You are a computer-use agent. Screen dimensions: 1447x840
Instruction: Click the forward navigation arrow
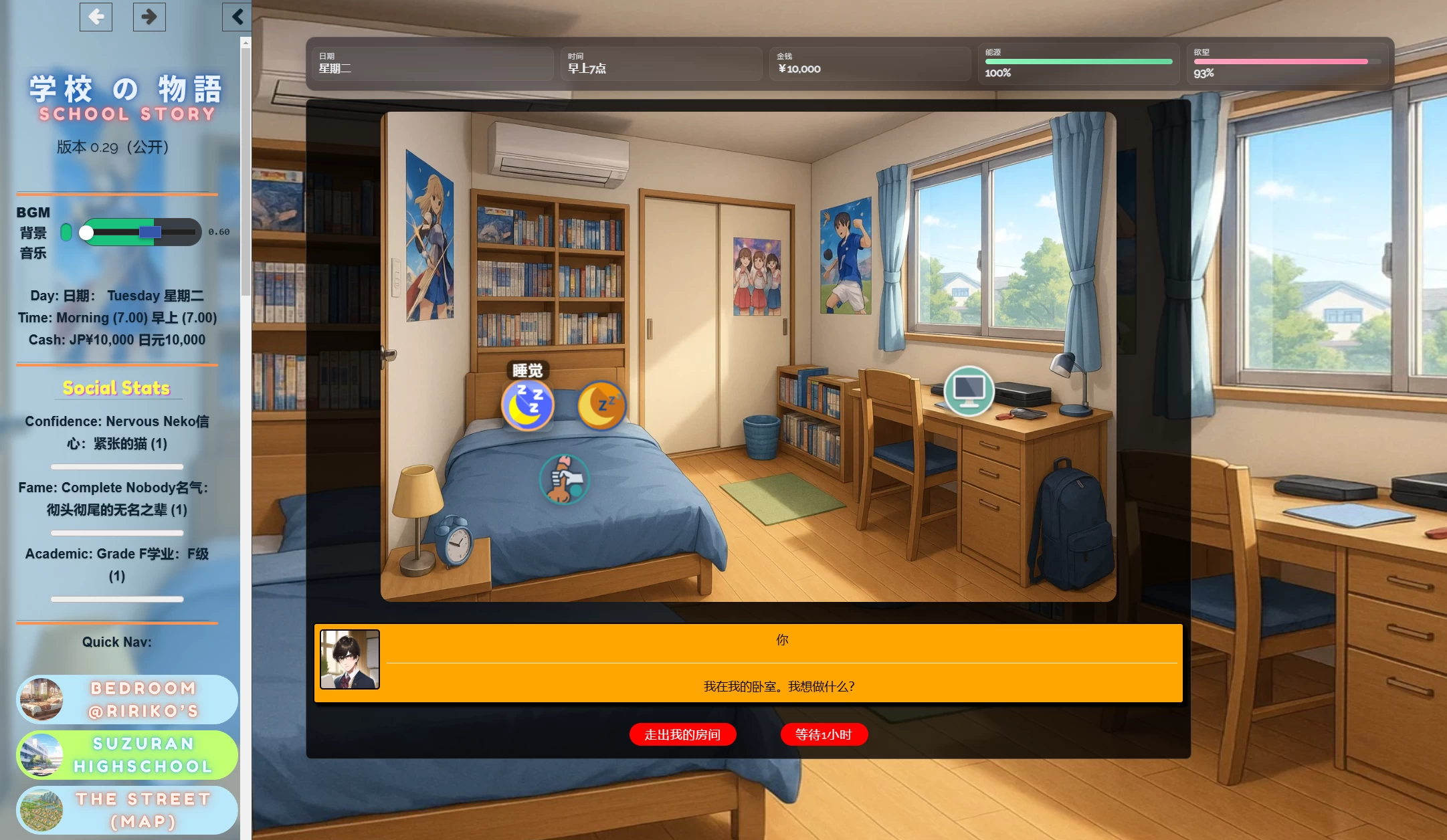pos(149,17)
